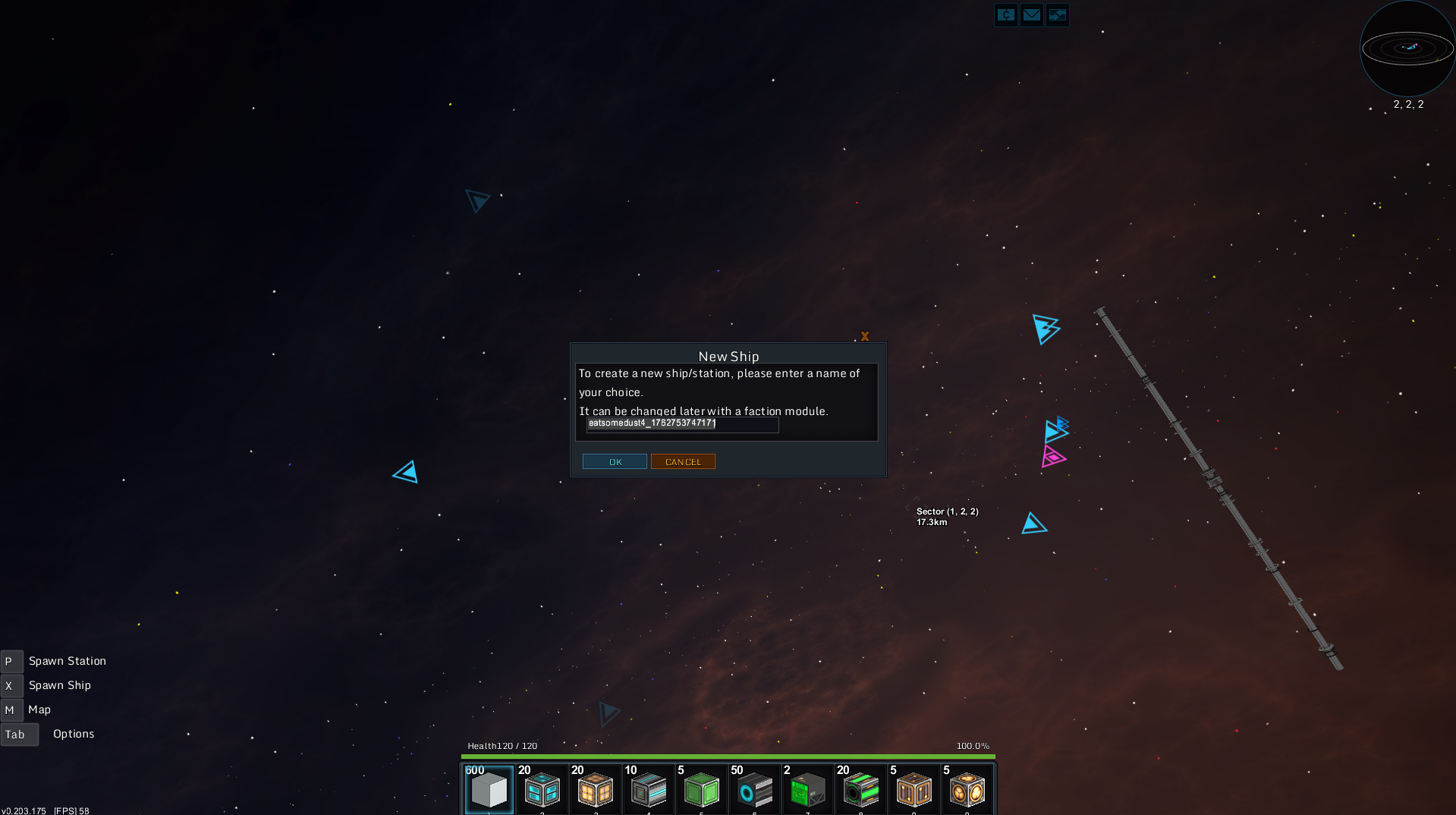Select the thruster block in hotbar slot 6
The width and height of the screenshot is (1456, 815).
coord(754,790)
